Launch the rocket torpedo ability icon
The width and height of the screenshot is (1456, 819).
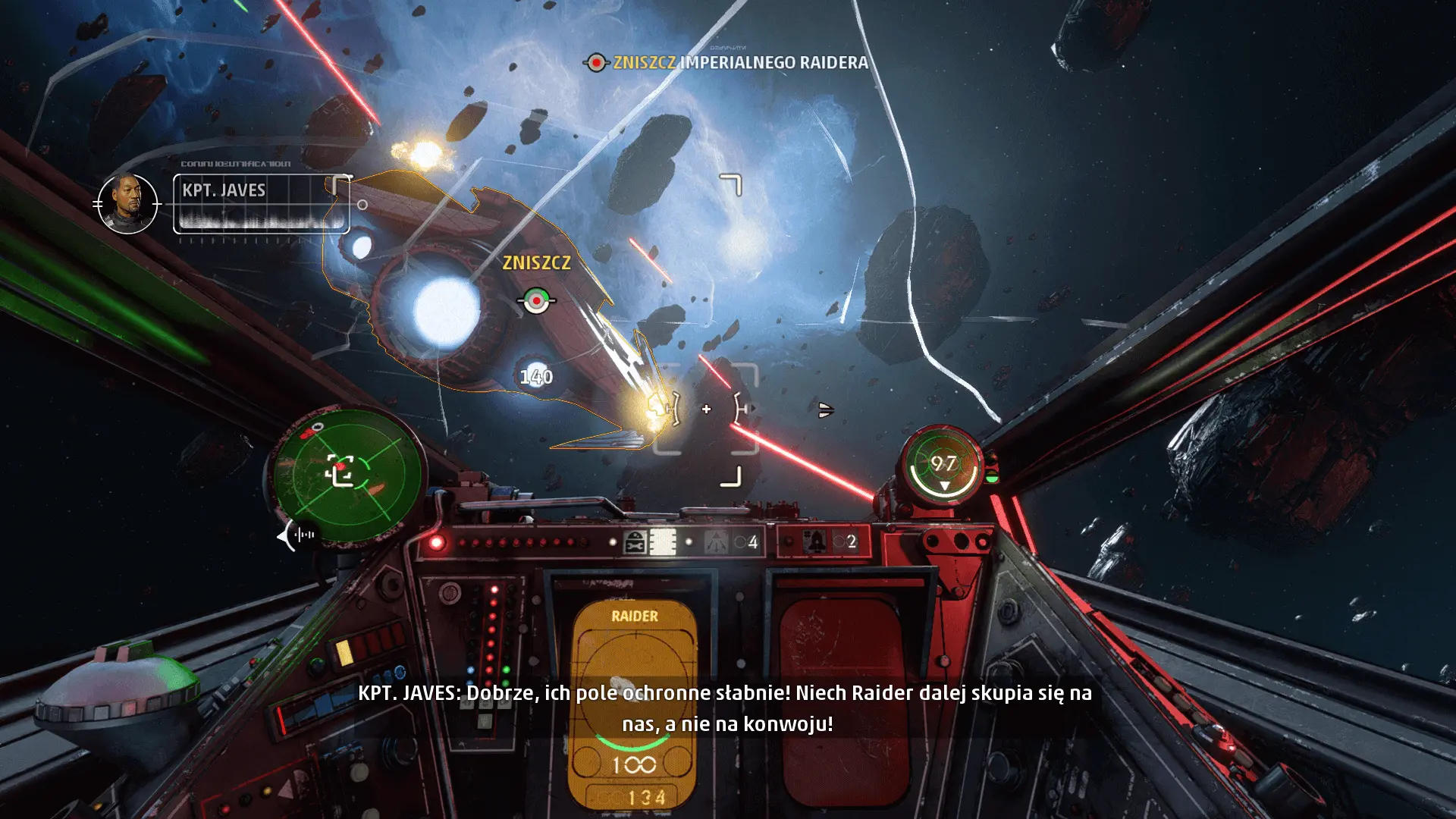(x=816, y=542)
